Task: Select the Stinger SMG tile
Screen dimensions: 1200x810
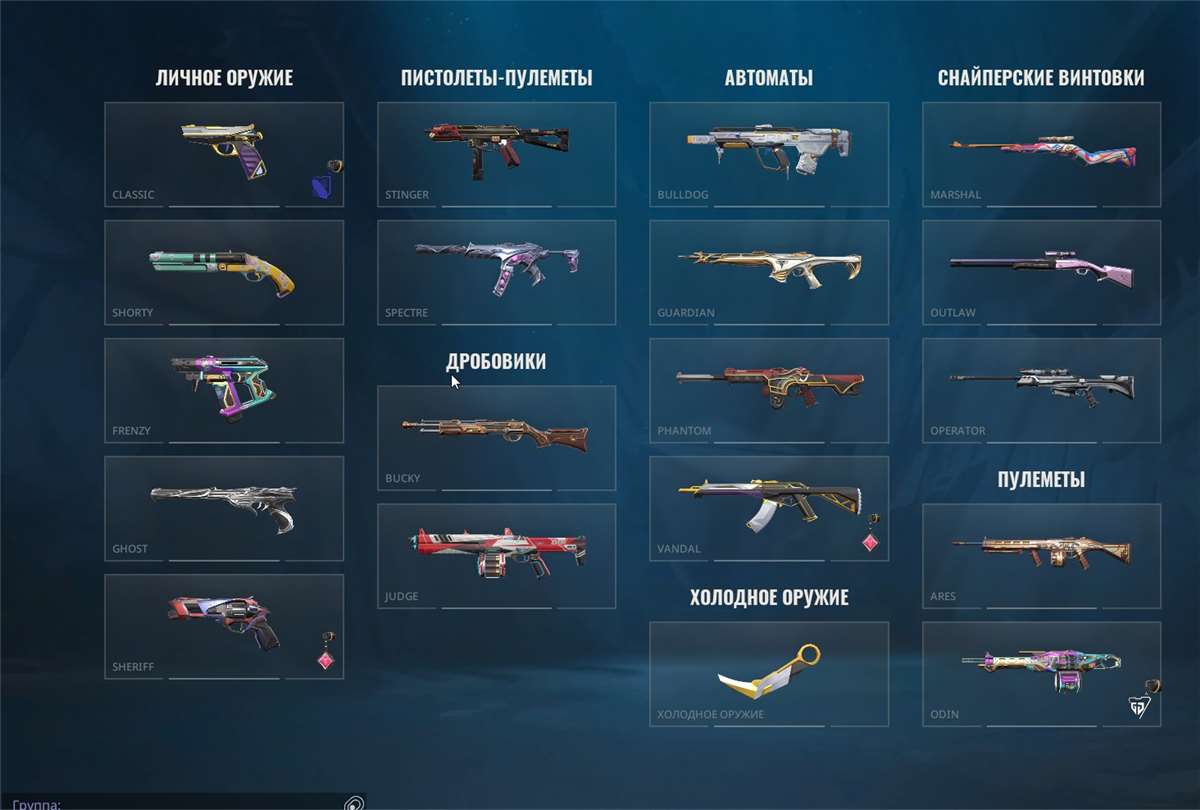Action: point(496,154)
